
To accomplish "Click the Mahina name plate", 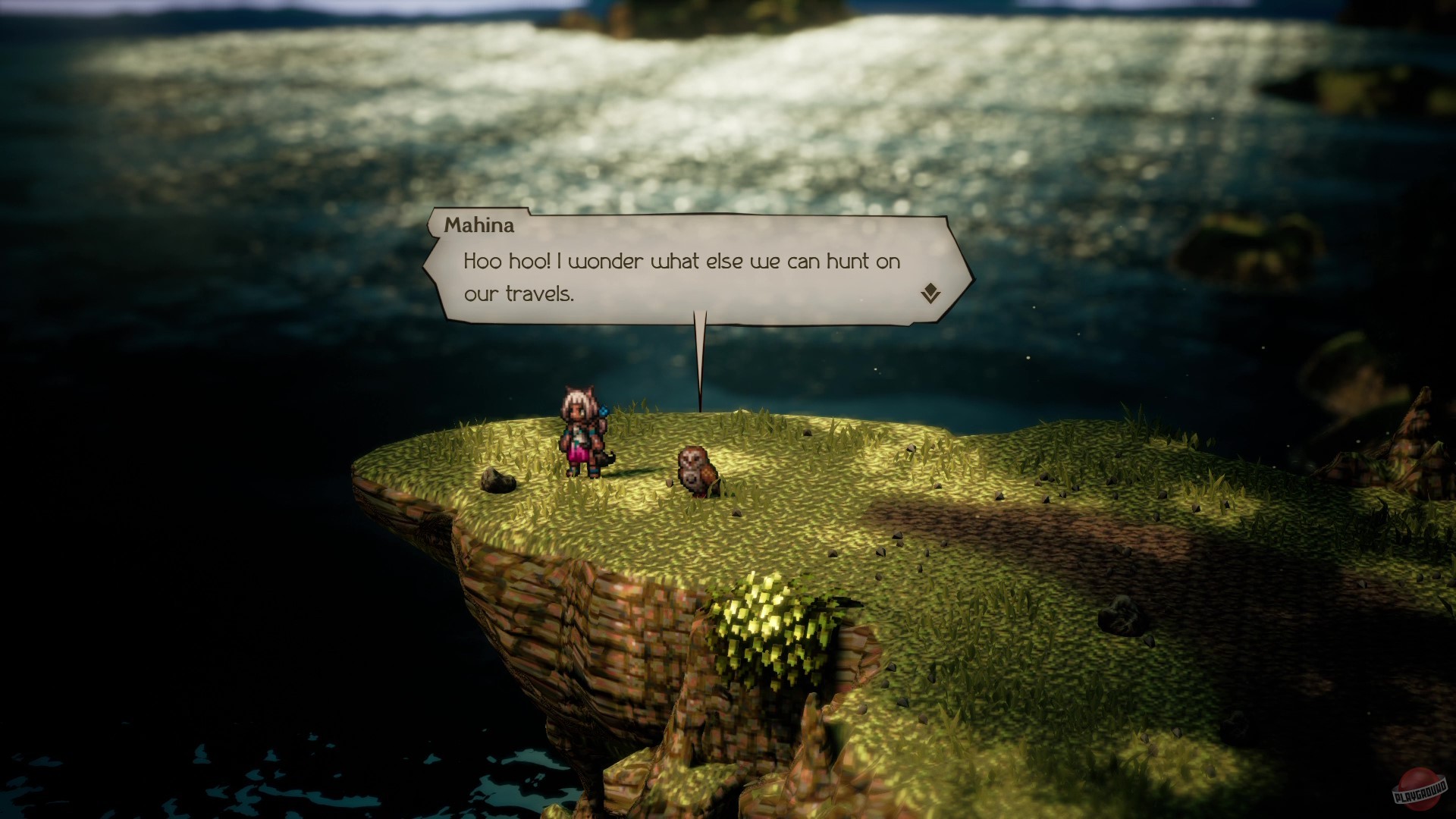I will [x=480, y=224].
